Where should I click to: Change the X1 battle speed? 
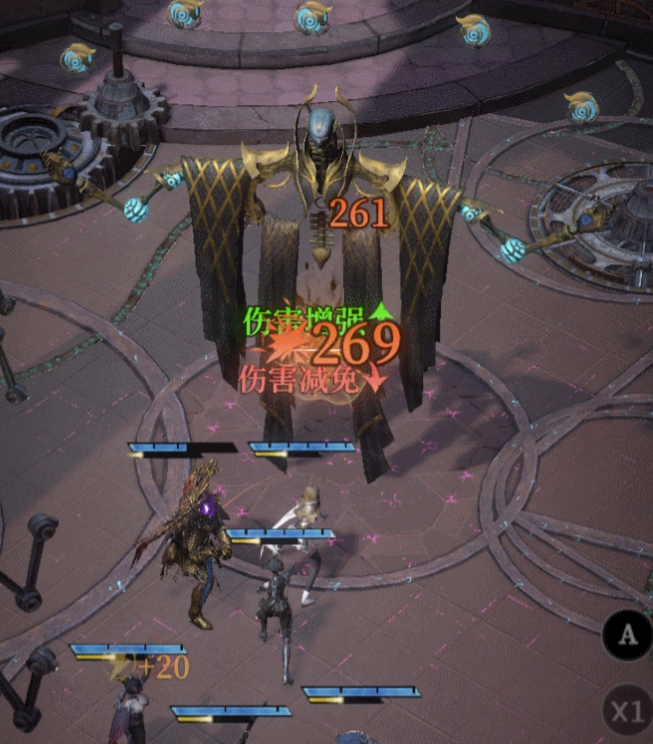(x=627, y=711)
